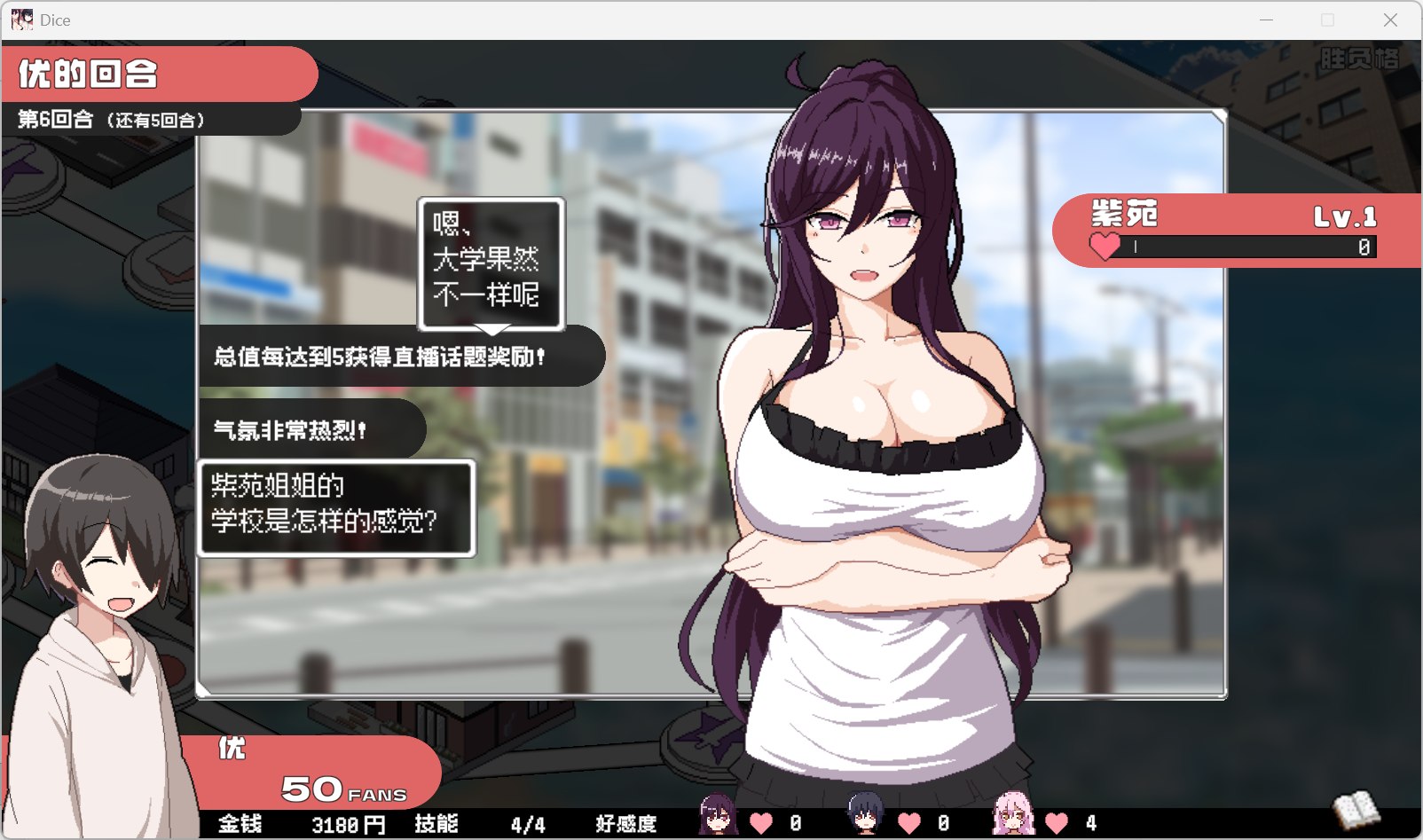This screenshot has height=840, width=1423.
Task: Minimize the Dice window
Action: [x=1266, y=20]
